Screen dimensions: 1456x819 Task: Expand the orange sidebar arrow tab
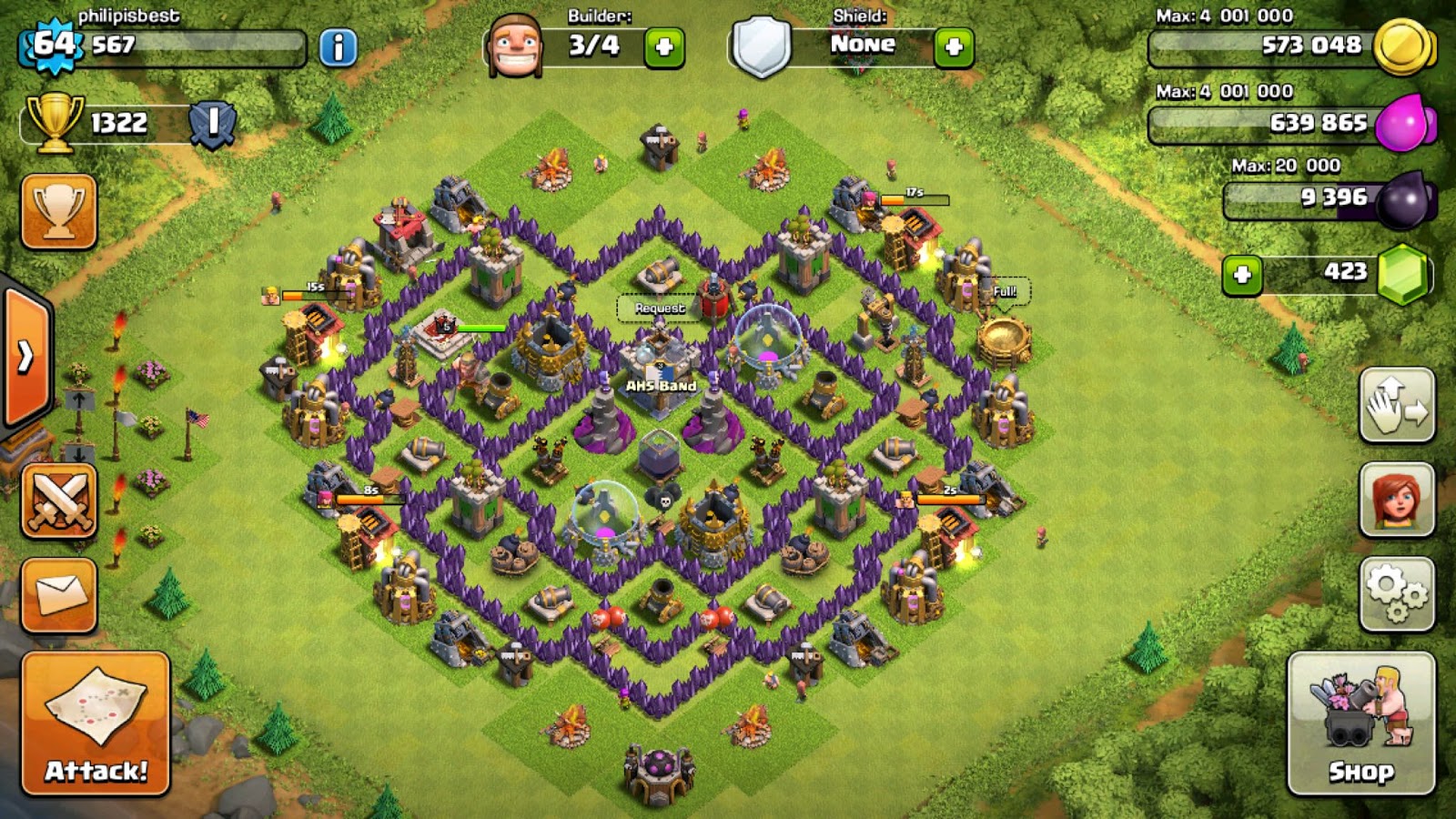[x=23, y=357]
